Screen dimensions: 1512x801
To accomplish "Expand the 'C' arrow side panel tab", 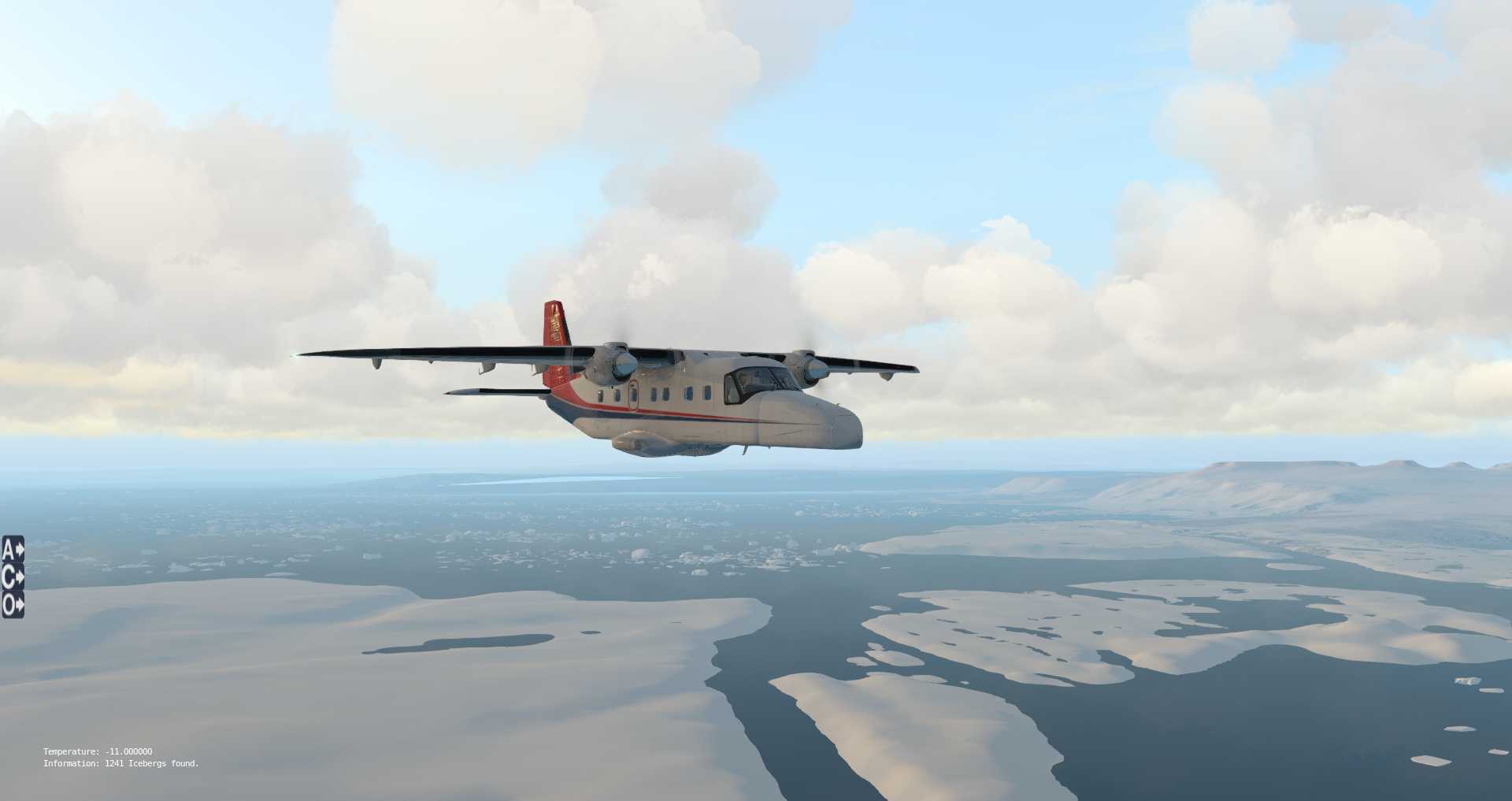I will (13, 577).
